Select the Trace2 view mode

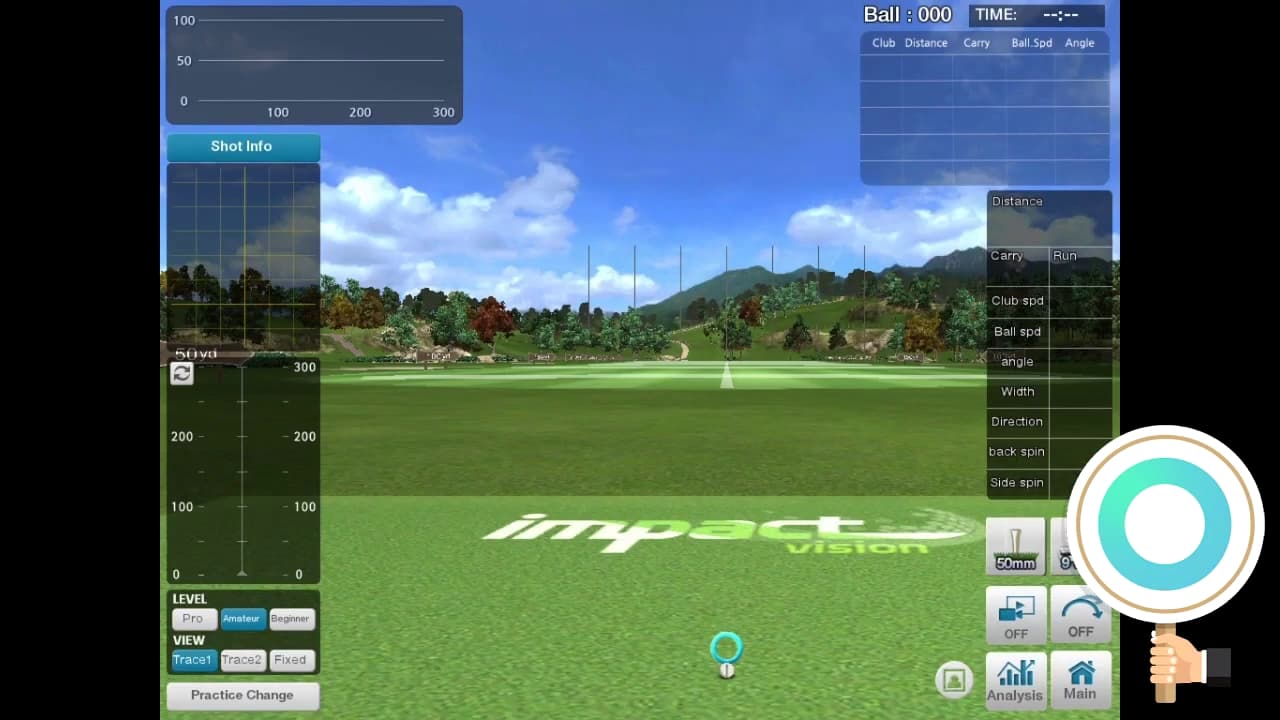(x=242, y=660)
